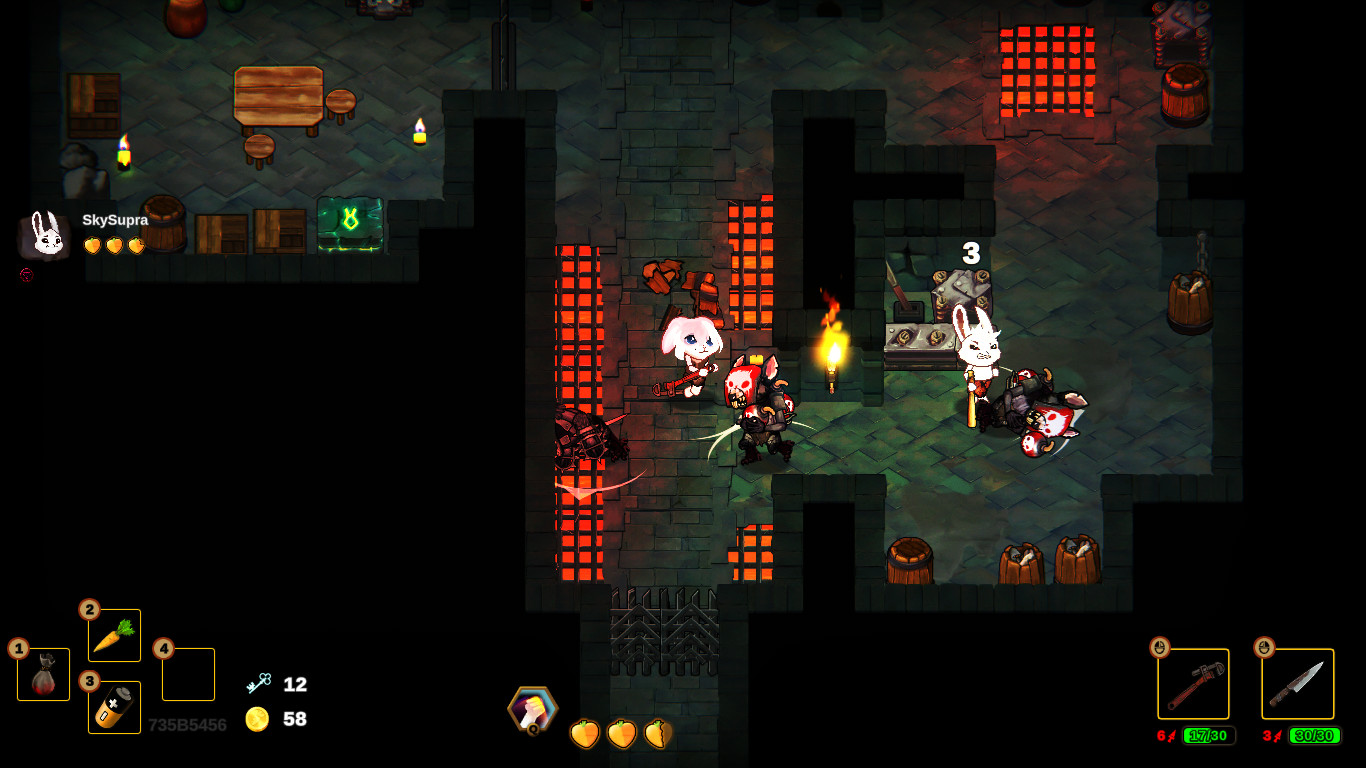Select the empty hotbar slot 4
Viewport: 1366px width, 768px height.
[x=188, y=673]
